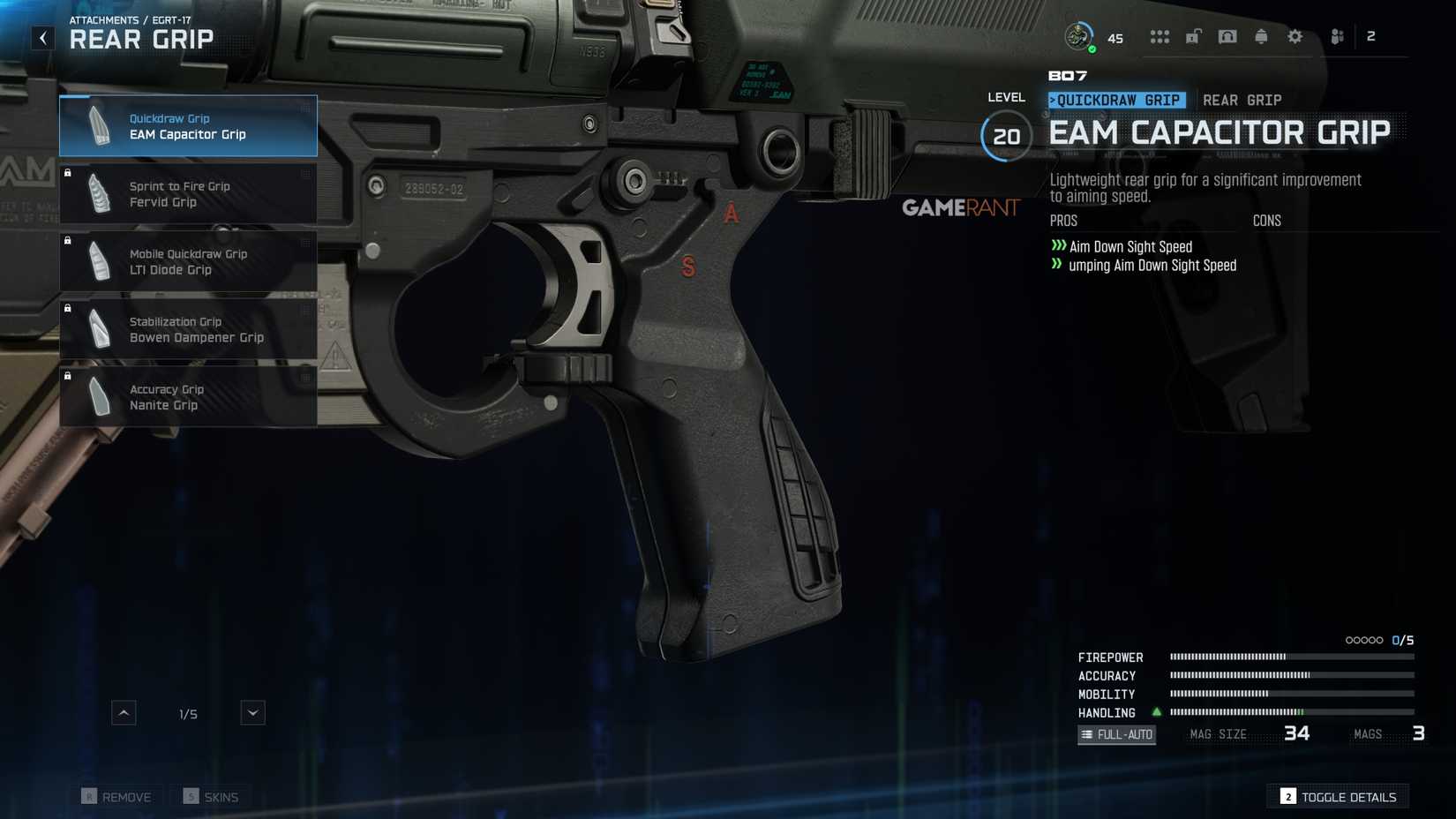Pick the LTI Diode Grip attachment

click(x=188, y=262)
